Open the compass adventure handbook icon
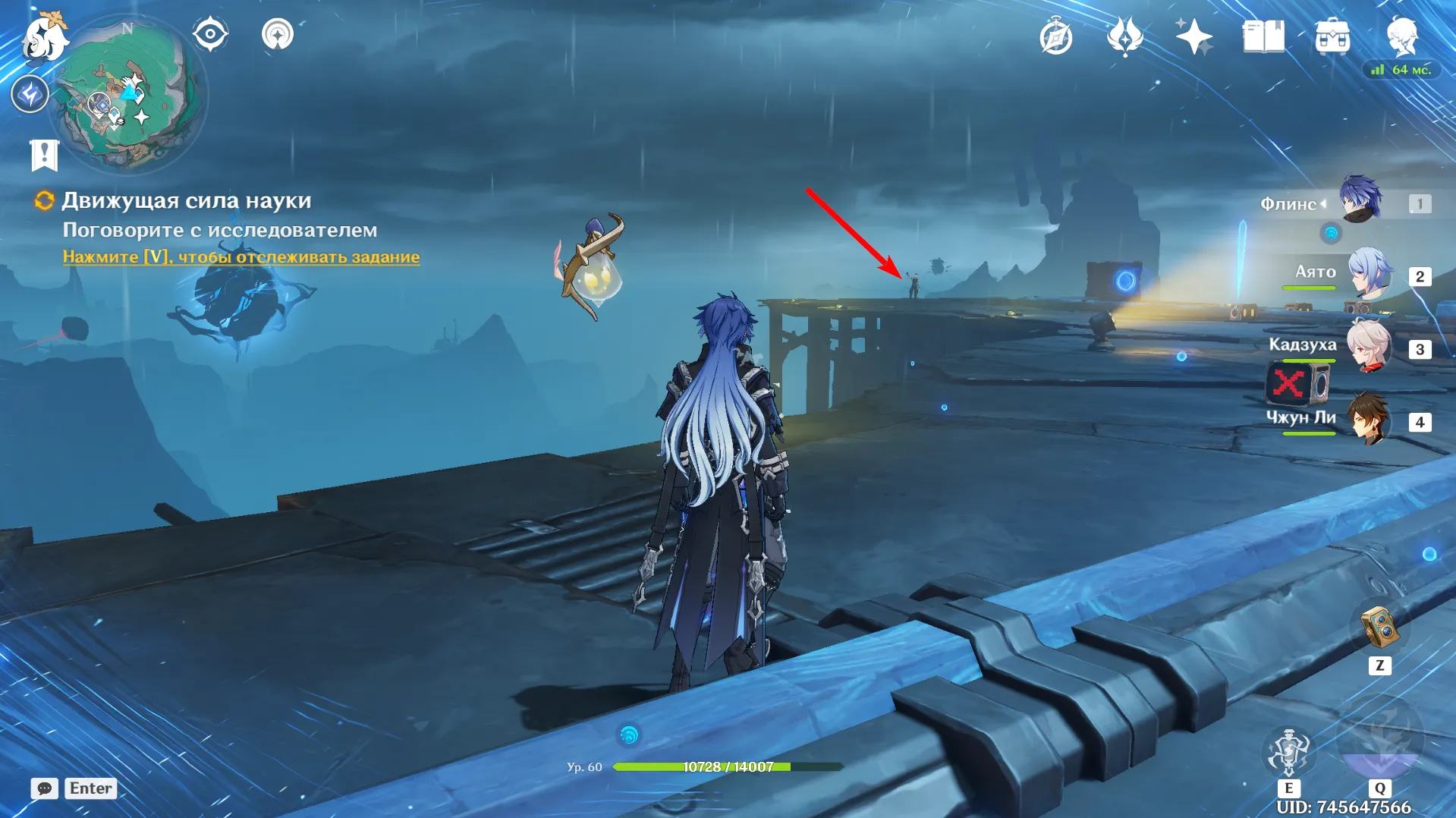Image resolution: width=1456 pixels, height=818 pixels. (1055, 36)
